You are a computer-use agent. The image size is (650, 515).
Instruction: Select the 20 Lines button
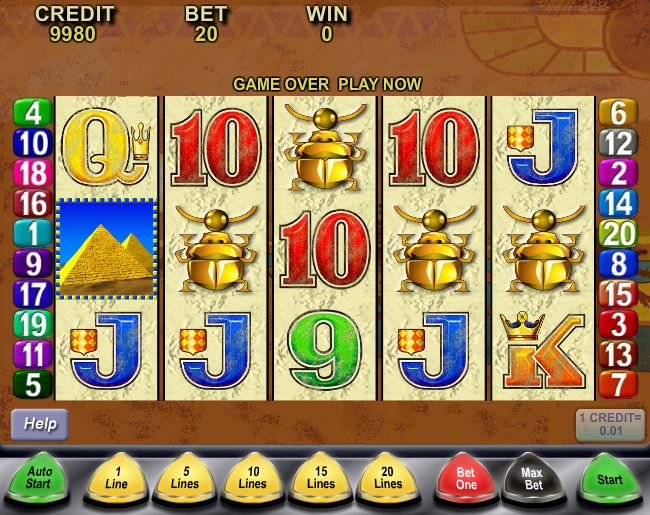(387, 479)
